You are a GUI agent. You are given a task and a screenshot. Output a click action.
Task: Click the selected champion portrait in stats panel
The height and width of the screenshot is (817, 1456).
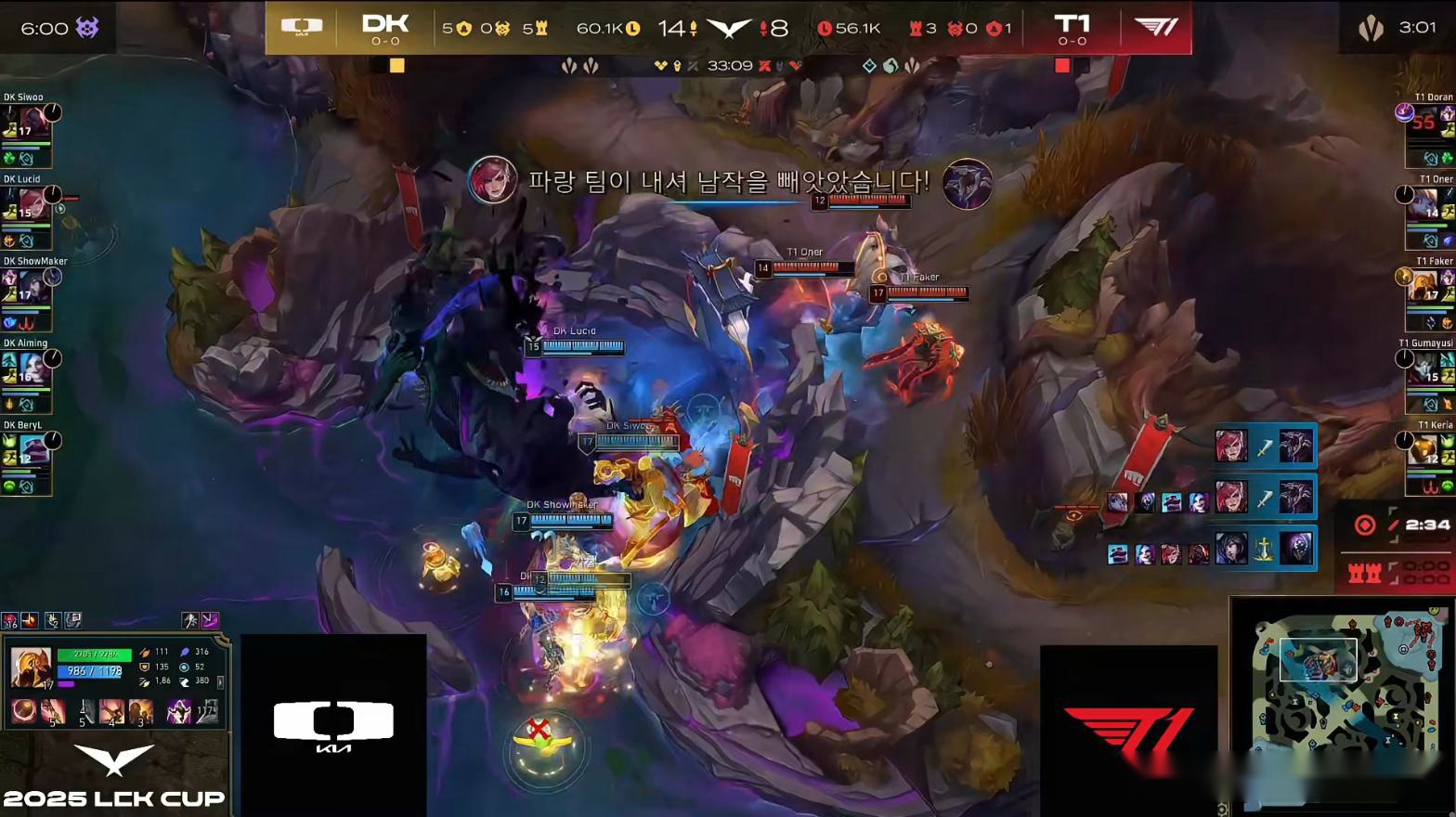[30, 668]
